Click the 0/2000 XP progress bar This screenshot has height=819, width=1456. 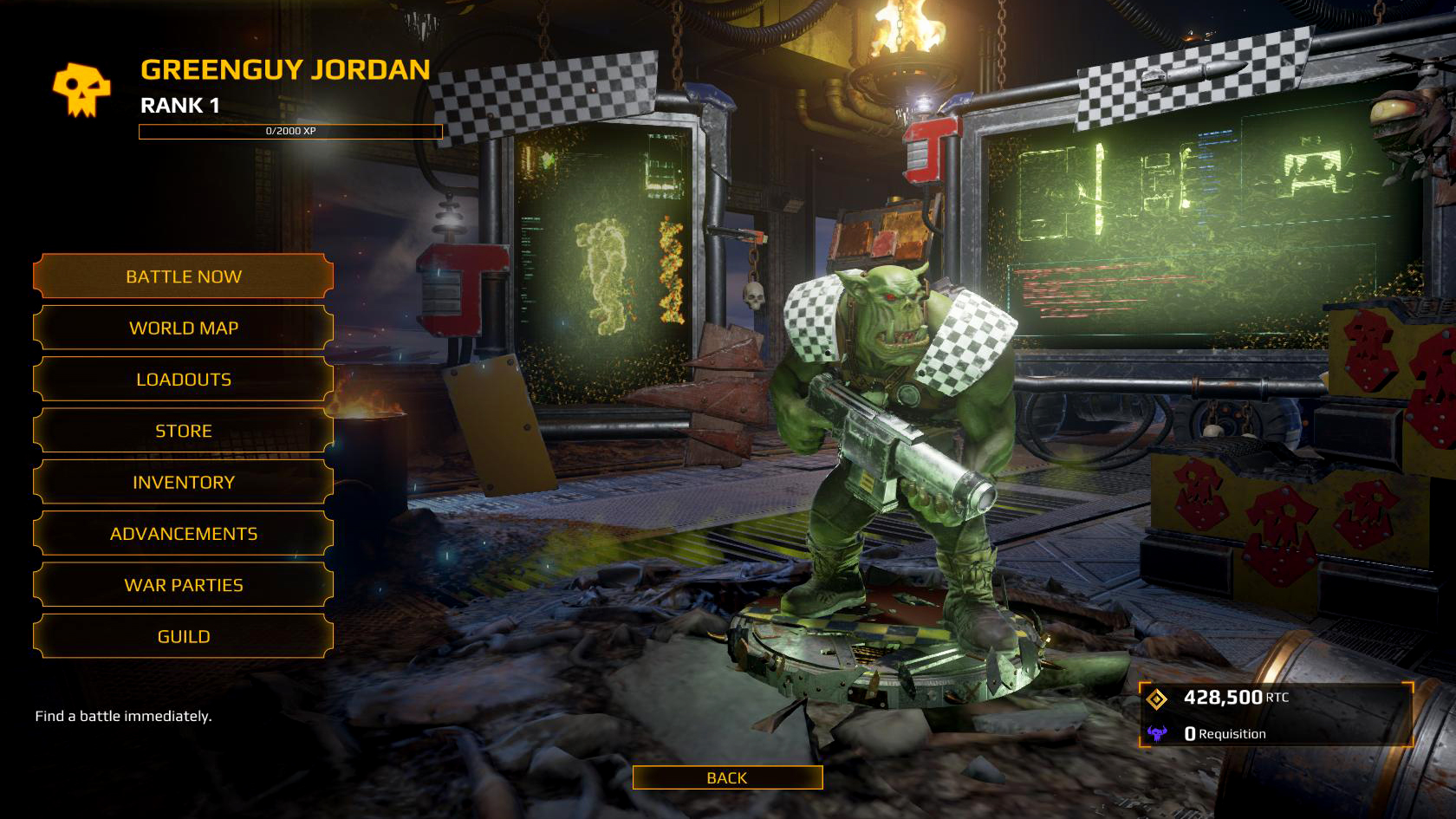[x=290, y=132]
